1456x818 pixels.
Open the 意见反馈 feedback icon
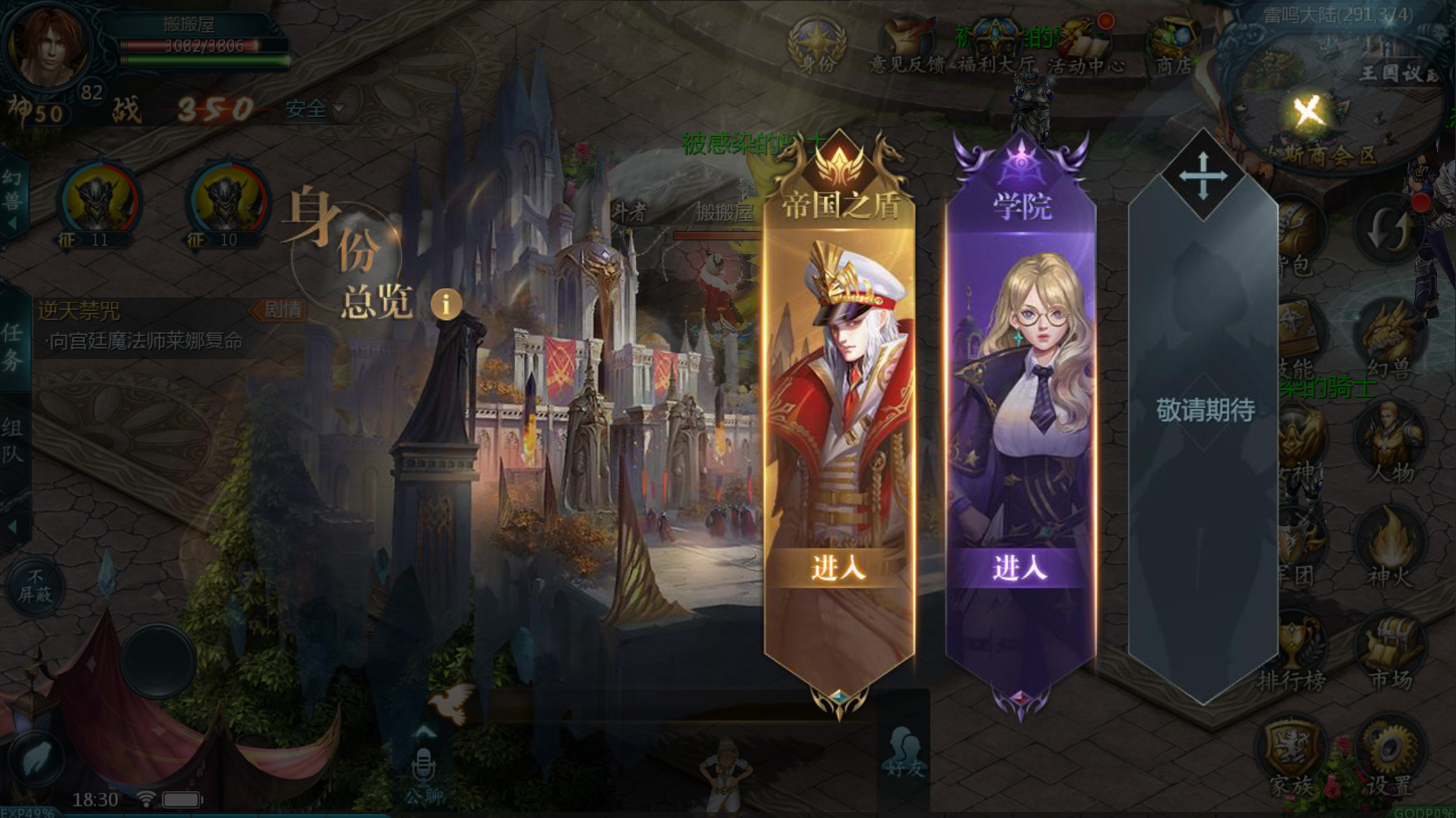point(907,47)
